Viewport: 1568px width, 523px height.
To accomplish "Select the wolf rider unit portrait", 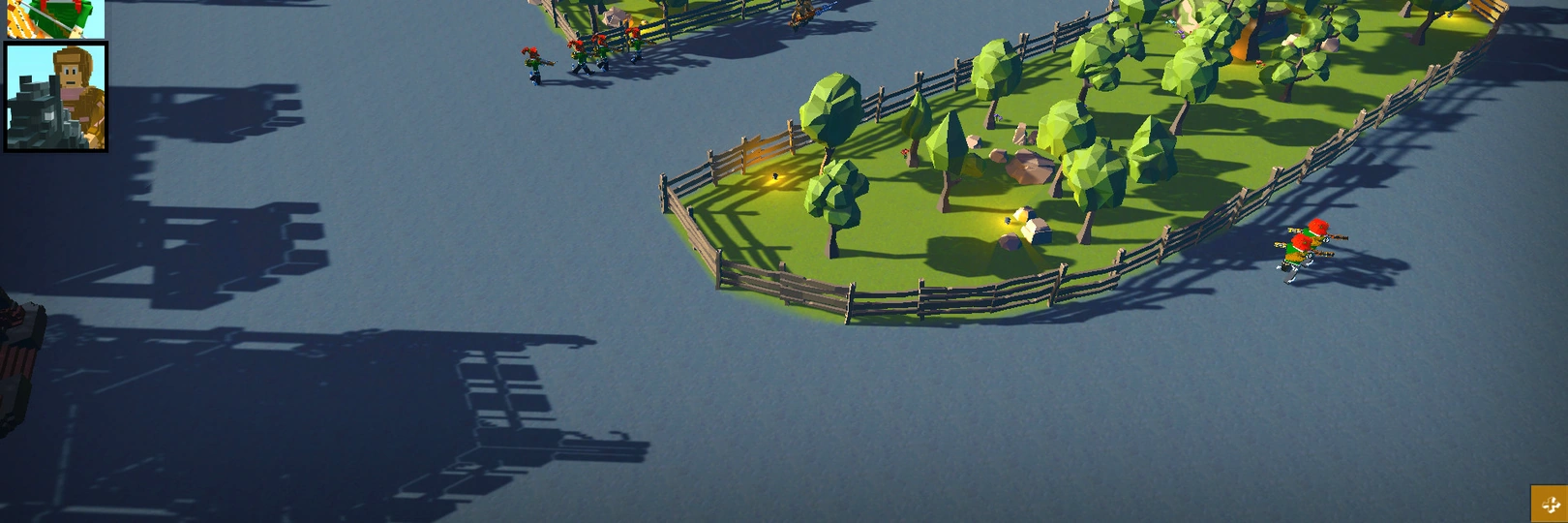I will tap(56, 97).
